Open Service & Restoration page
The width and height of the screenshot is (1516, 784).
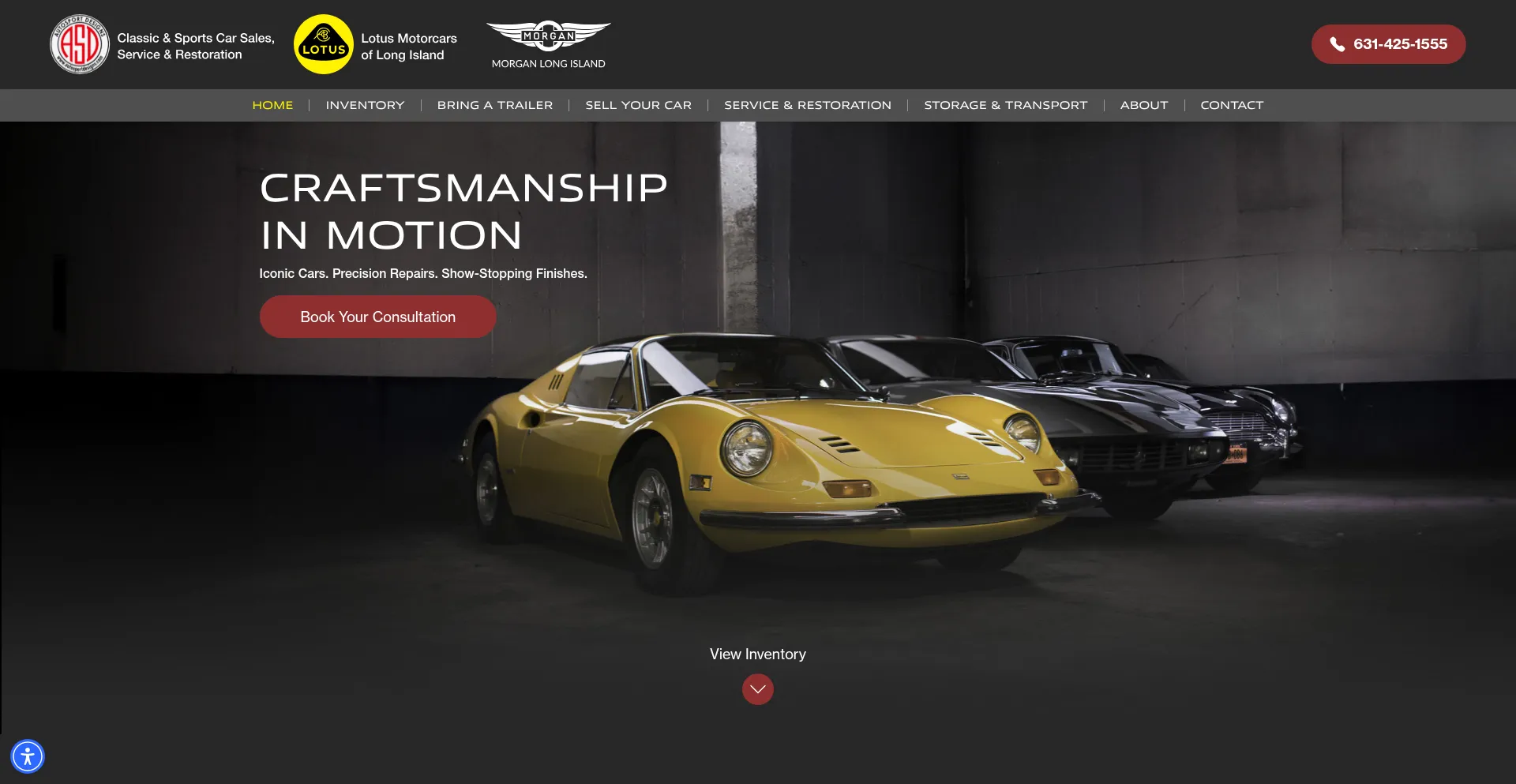tap(808, 105)
